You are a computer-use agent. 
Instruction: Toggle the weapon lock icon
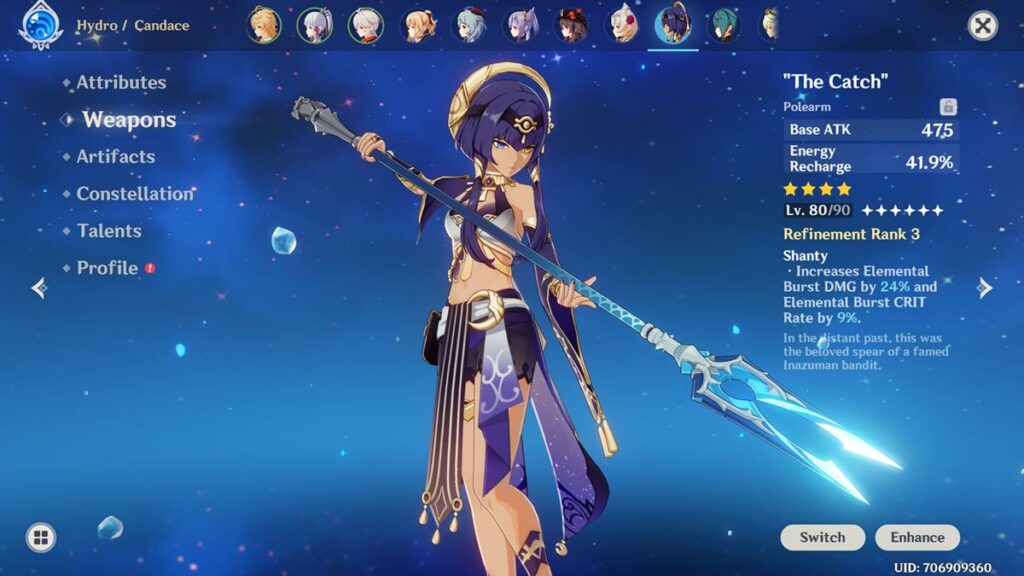[948, 106]
